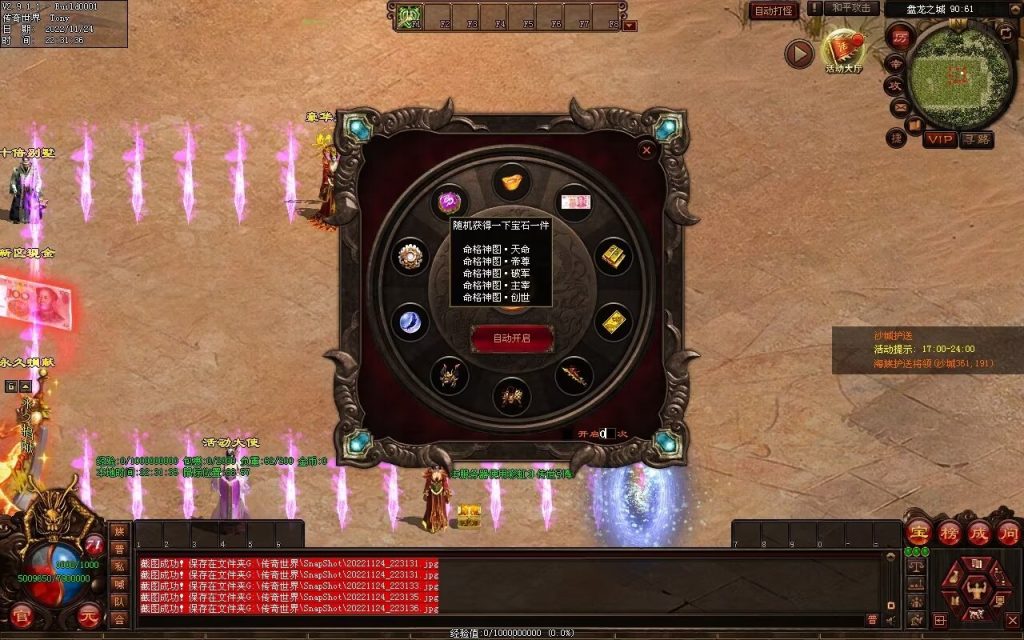Viewport: 1024px width, 640px height.
Task: Select the red sword prize on the wheel
Action: click(x=573, y=375)
